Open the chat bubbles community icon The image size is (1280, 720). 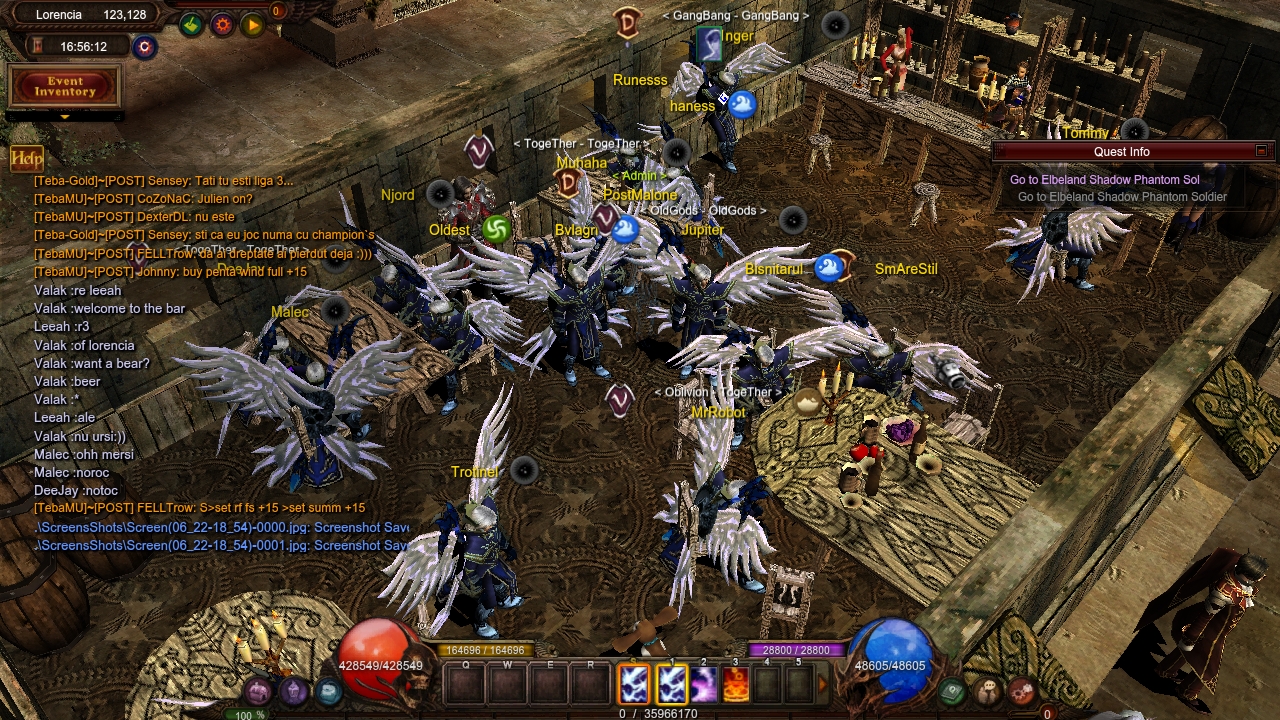[x=988, y=691]
